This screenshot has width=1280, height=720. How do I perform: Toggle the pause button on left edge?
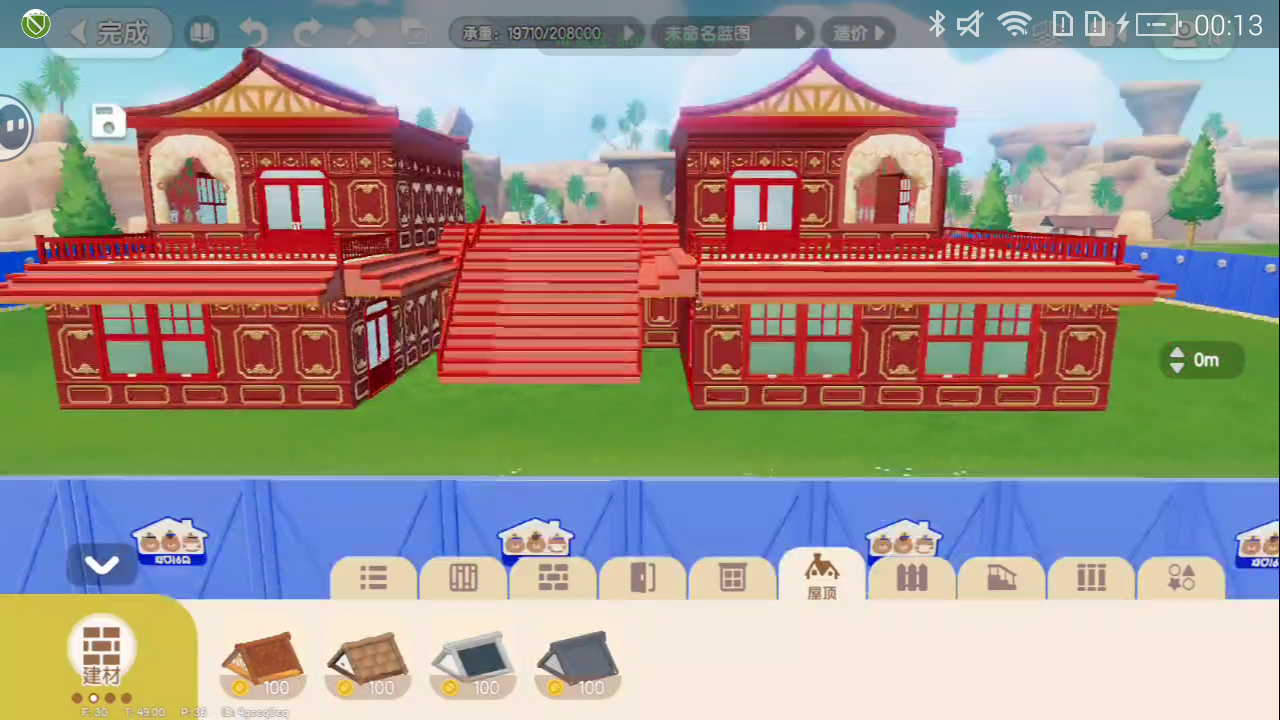pyautogui.click(x=14, y=125)
